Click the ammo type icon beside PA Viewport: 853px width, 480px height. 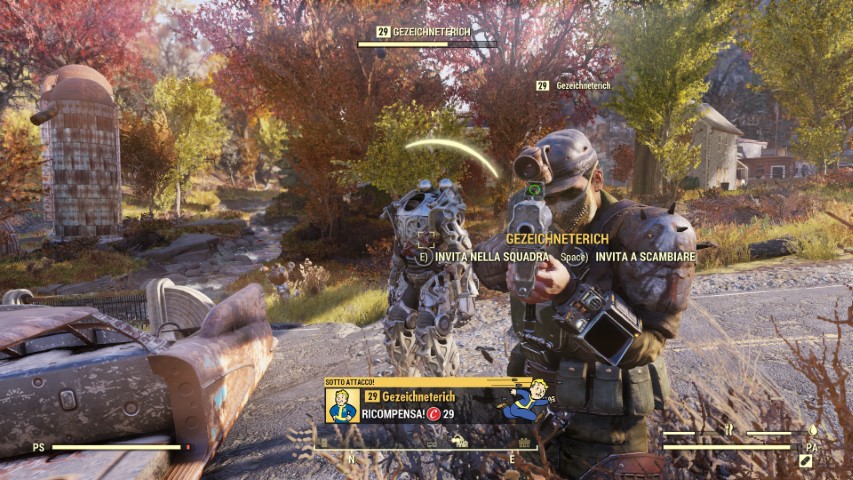806,460
